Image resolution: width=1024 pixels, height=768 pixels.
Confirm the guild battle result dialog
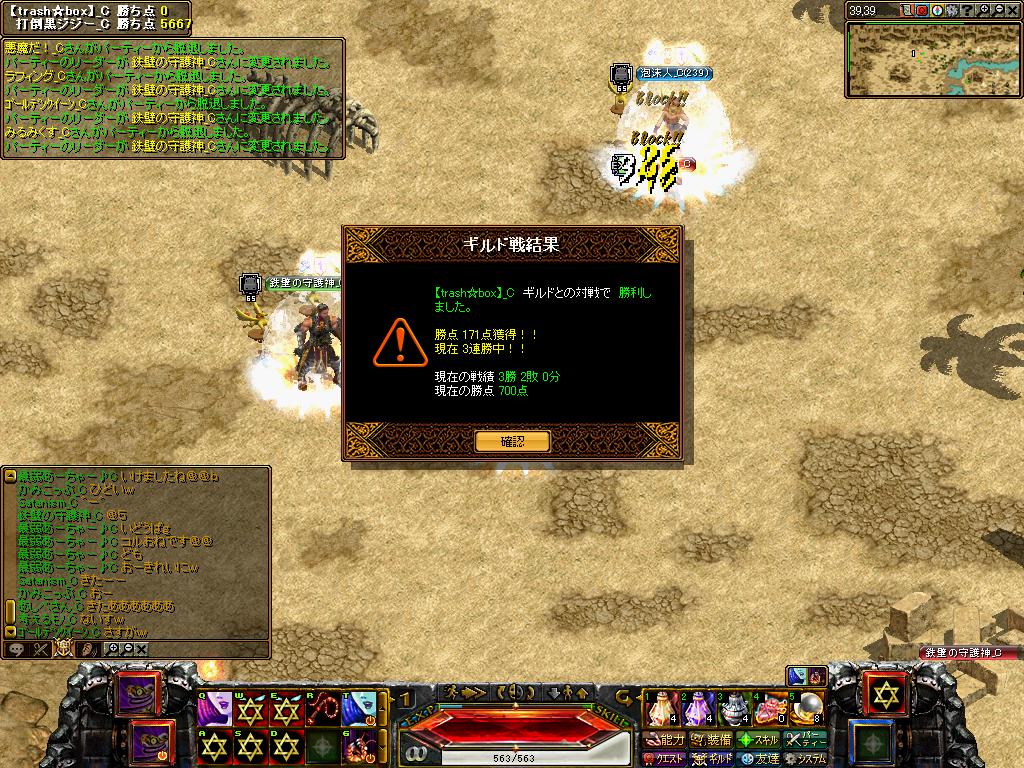click(x=512, y=441)
